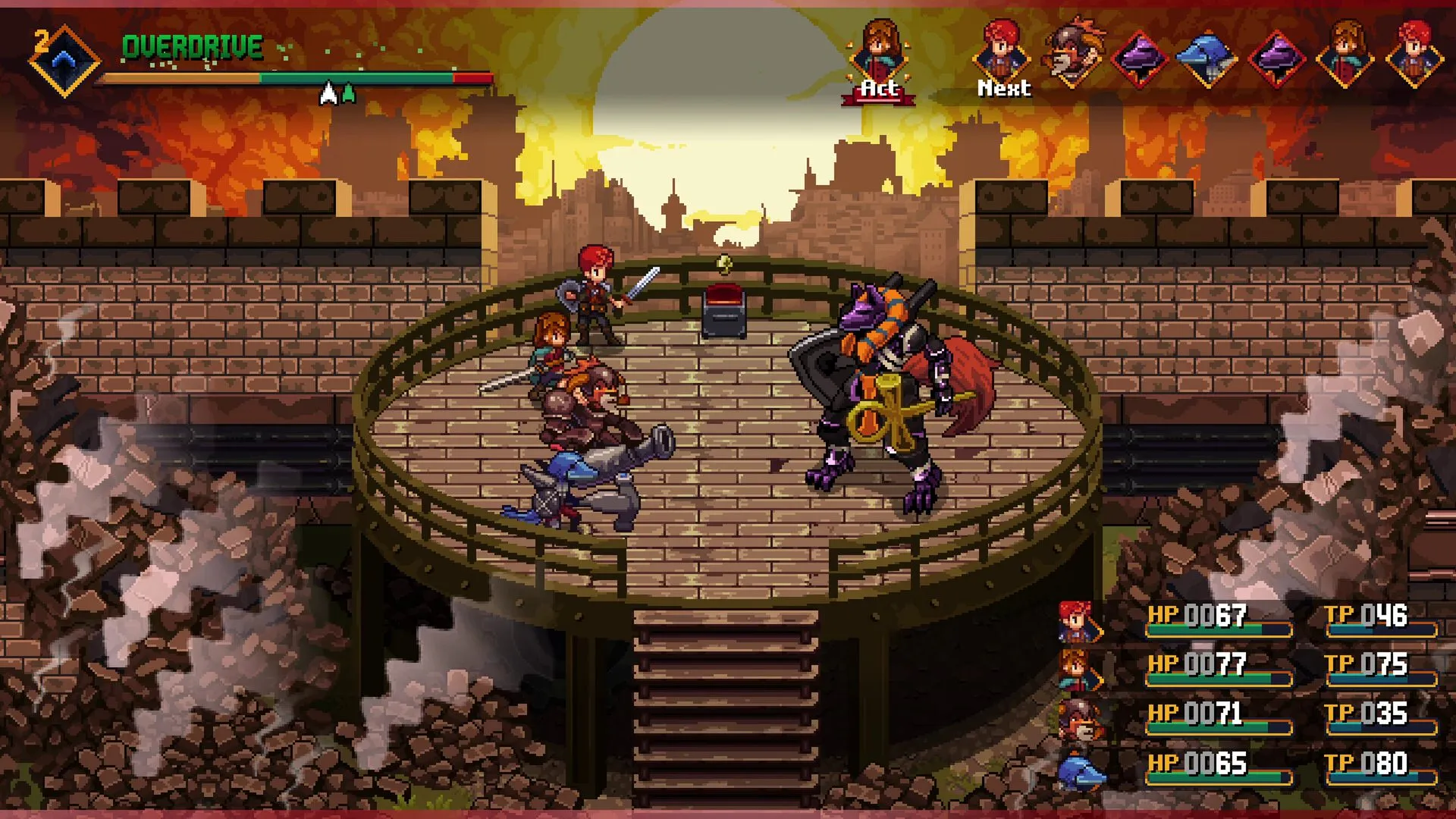1456x819 pixels.
Task: Choose the brown-haired girl's party status portrait
Action: [x=1078, y=670]
